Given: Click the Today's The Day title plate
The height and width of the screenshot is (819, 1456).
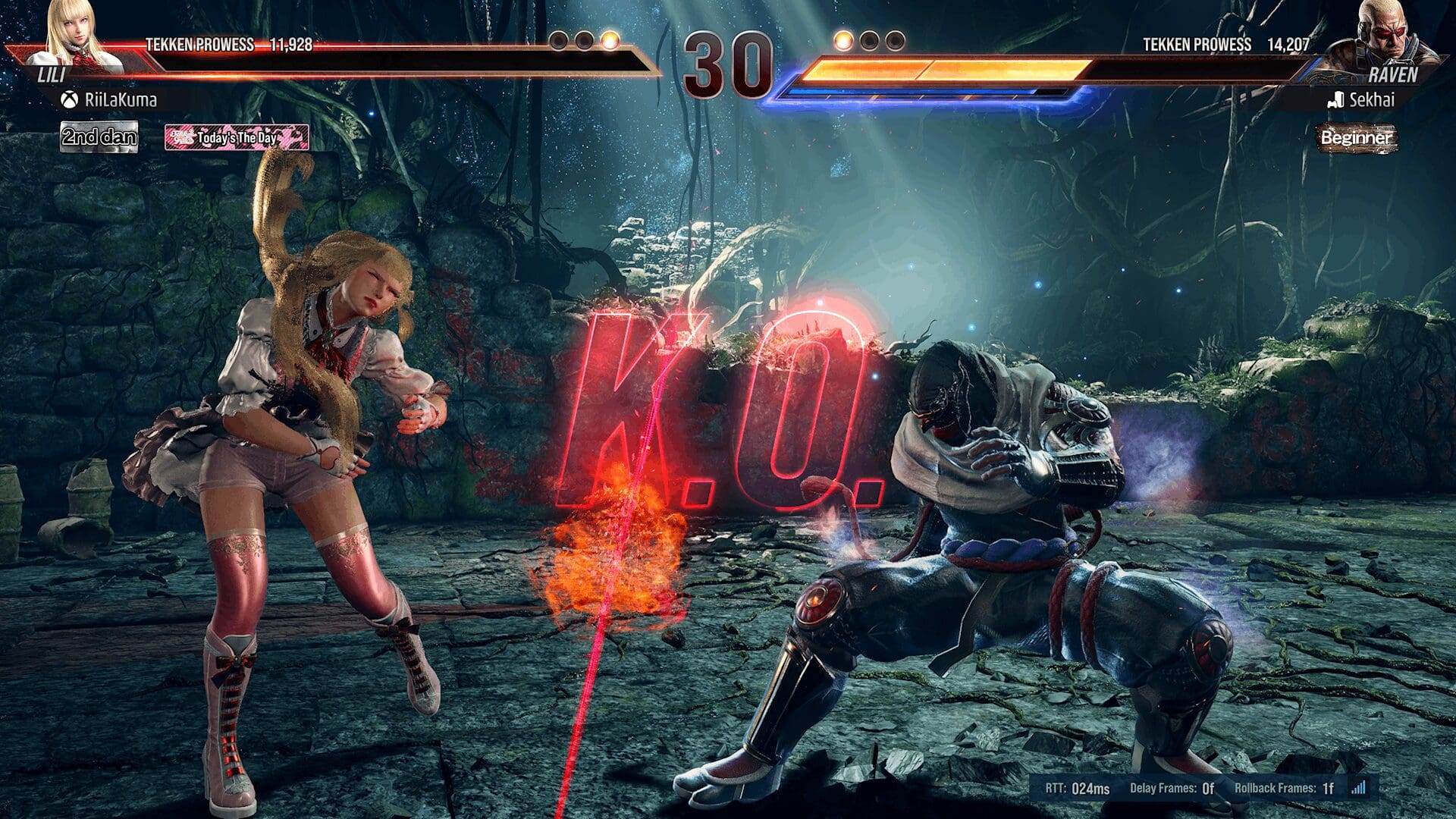Looking at the screenshot, I should tap(237, 137).
